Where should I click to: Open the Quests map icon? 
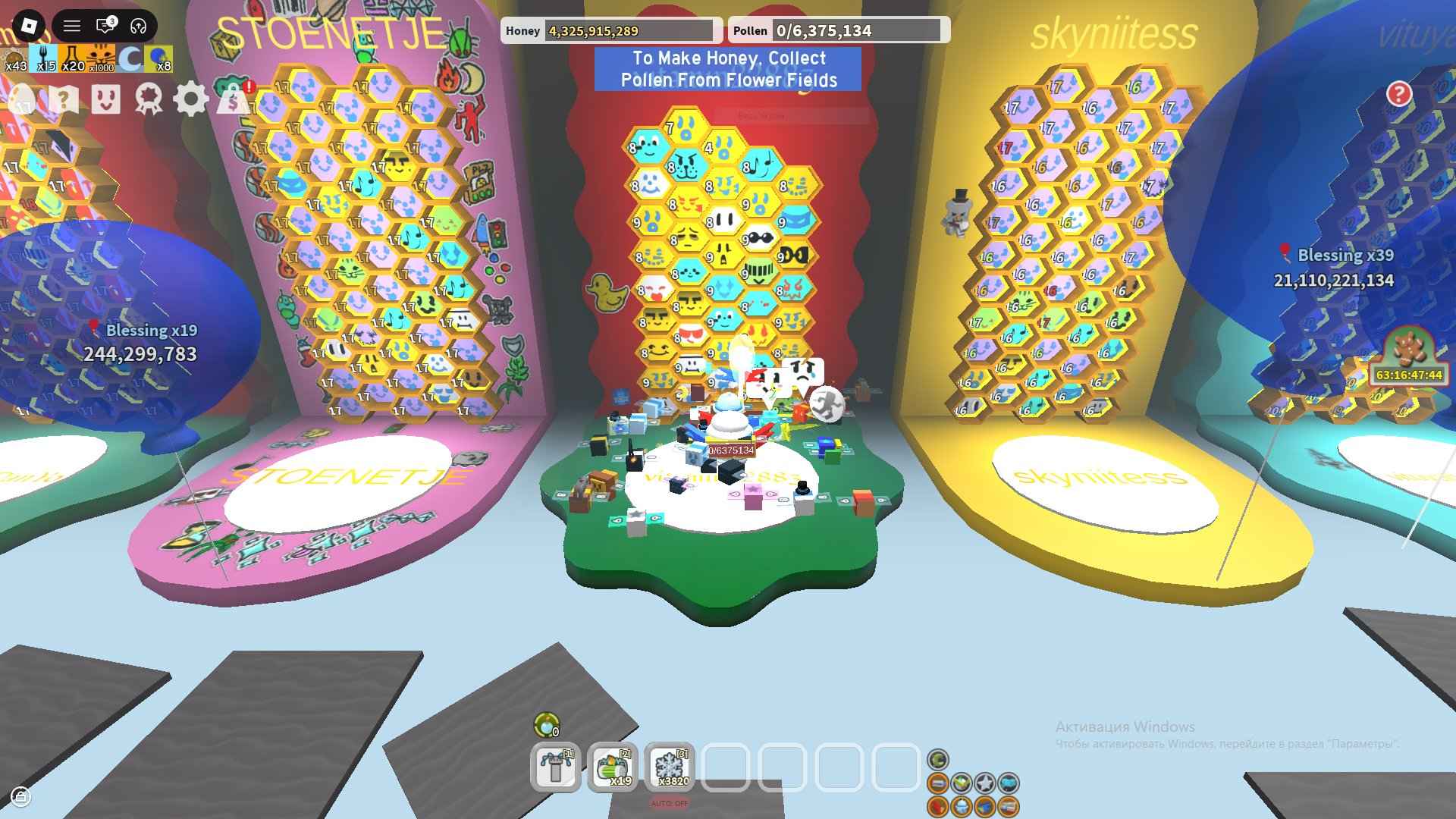tap(64, 99)
